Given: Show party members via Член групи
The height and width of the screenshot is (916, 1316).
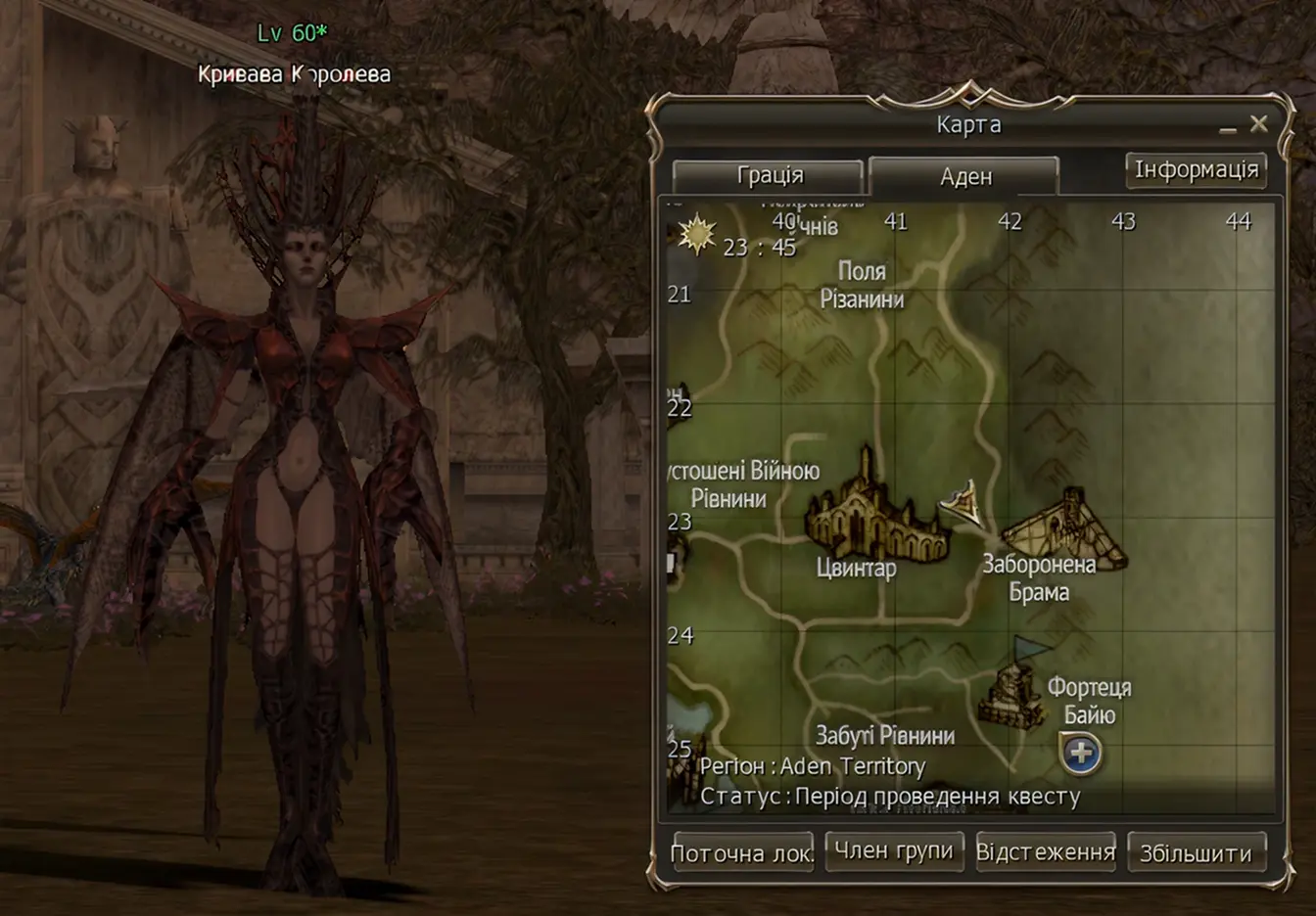Looking at the screenshot, I should (894, 851).
